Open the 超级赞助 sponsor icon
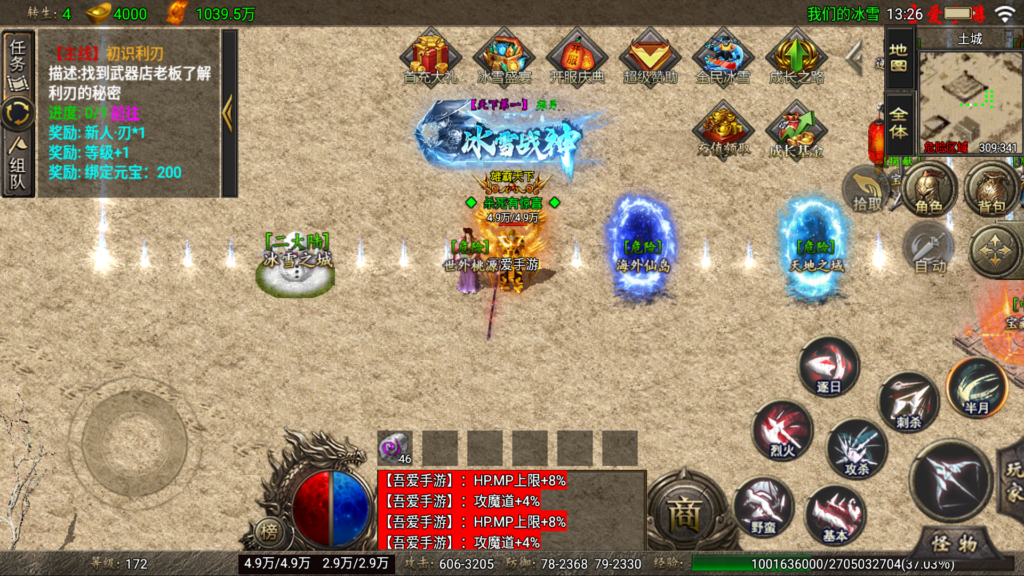The height and width of the screenshot is (576, 1024). point(649,56)
